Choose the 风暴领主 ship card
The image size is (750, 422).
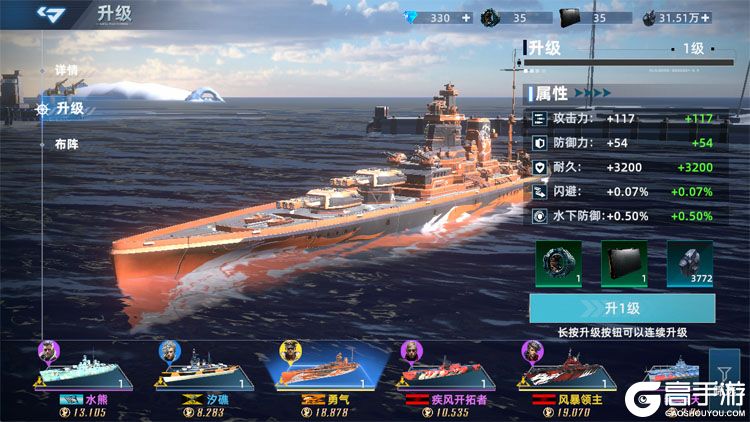[x=567, y=376]
